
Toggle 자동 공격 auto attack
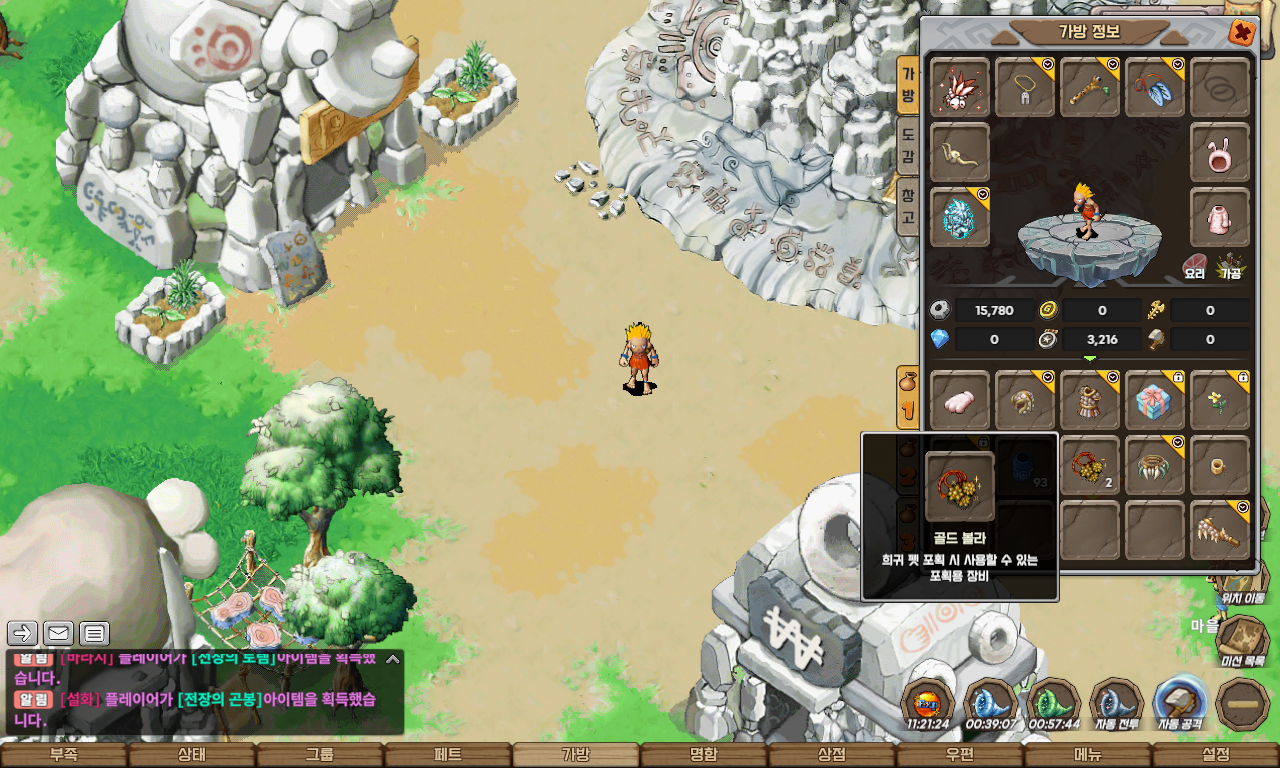point(1181,704)
